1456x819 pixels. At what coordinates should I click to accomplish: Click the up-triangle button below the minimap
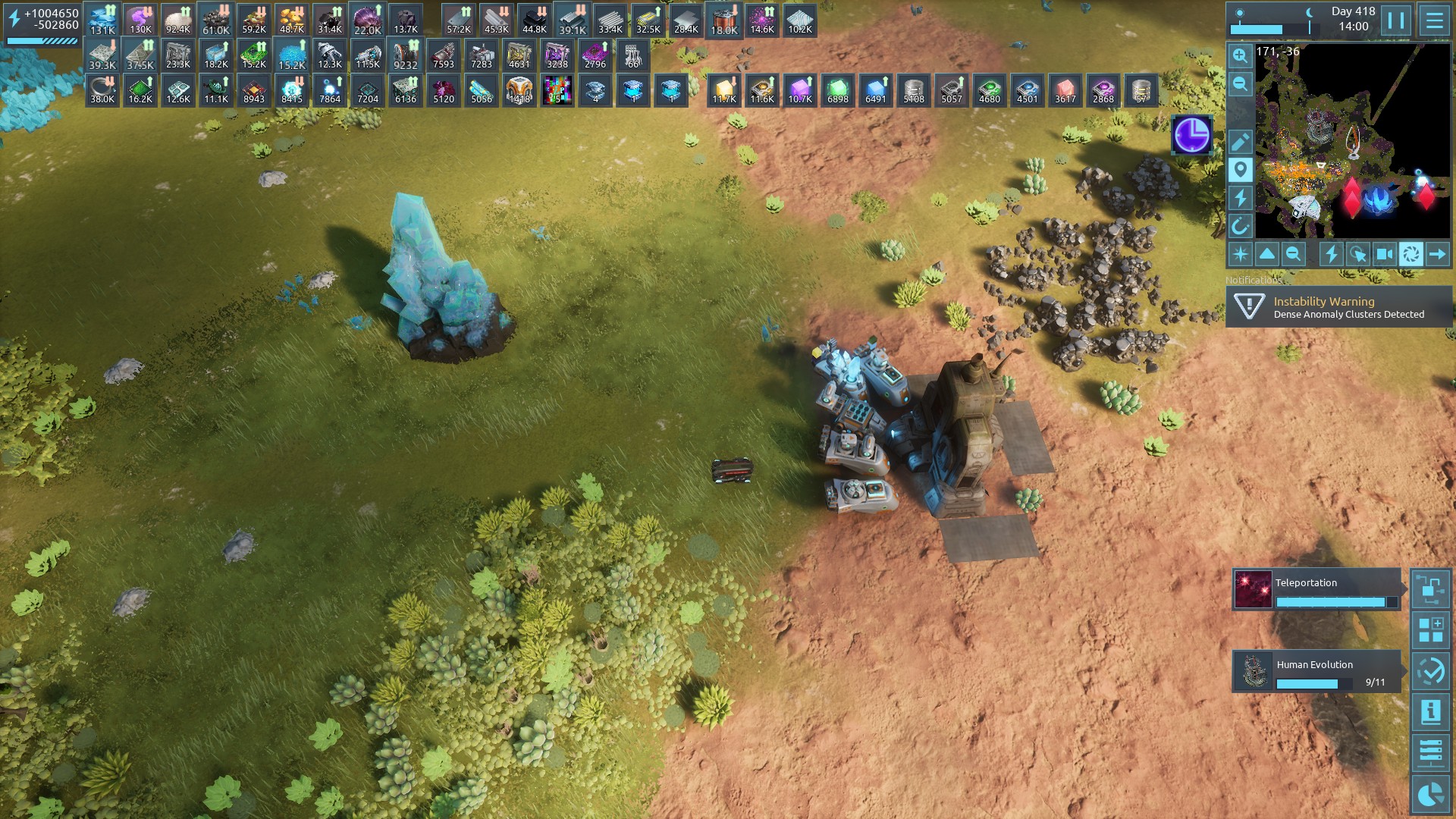(x=1267, y=254)
